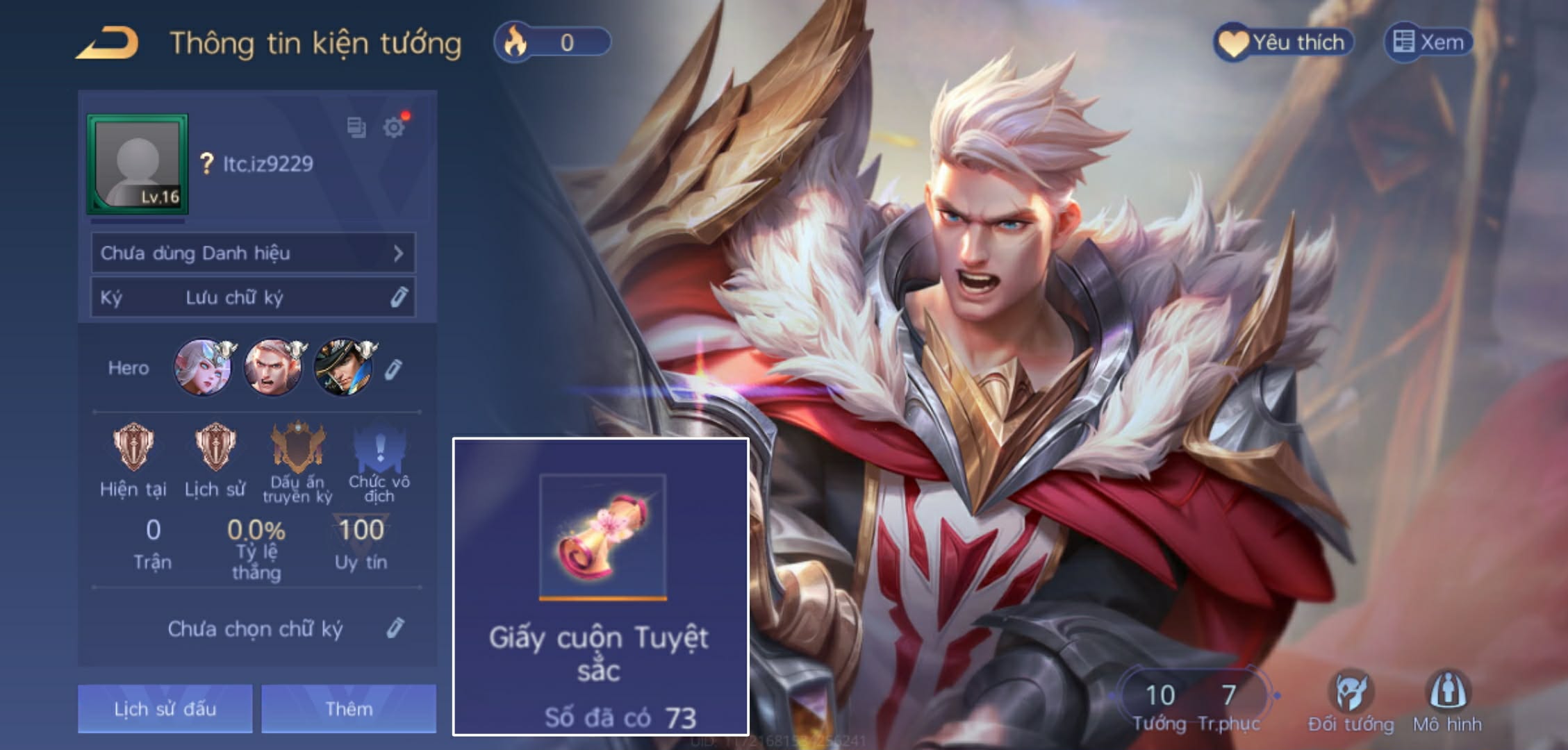Open the settings gear on profile card
The height and width of the screenshot is (750, 1568).
(x=393, y=128)
